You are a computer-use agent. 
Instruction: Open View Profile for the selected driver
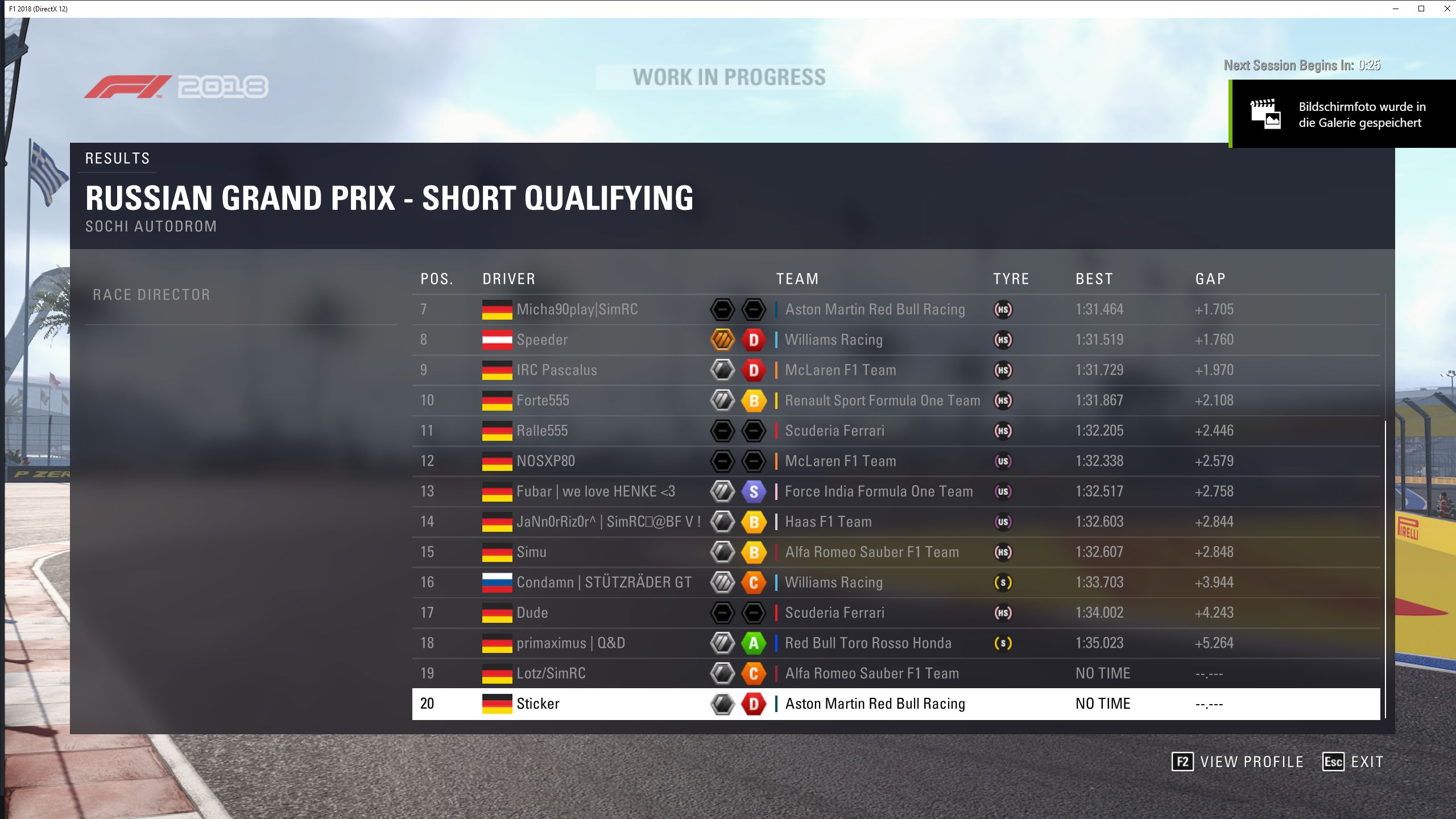[1238, 762]
